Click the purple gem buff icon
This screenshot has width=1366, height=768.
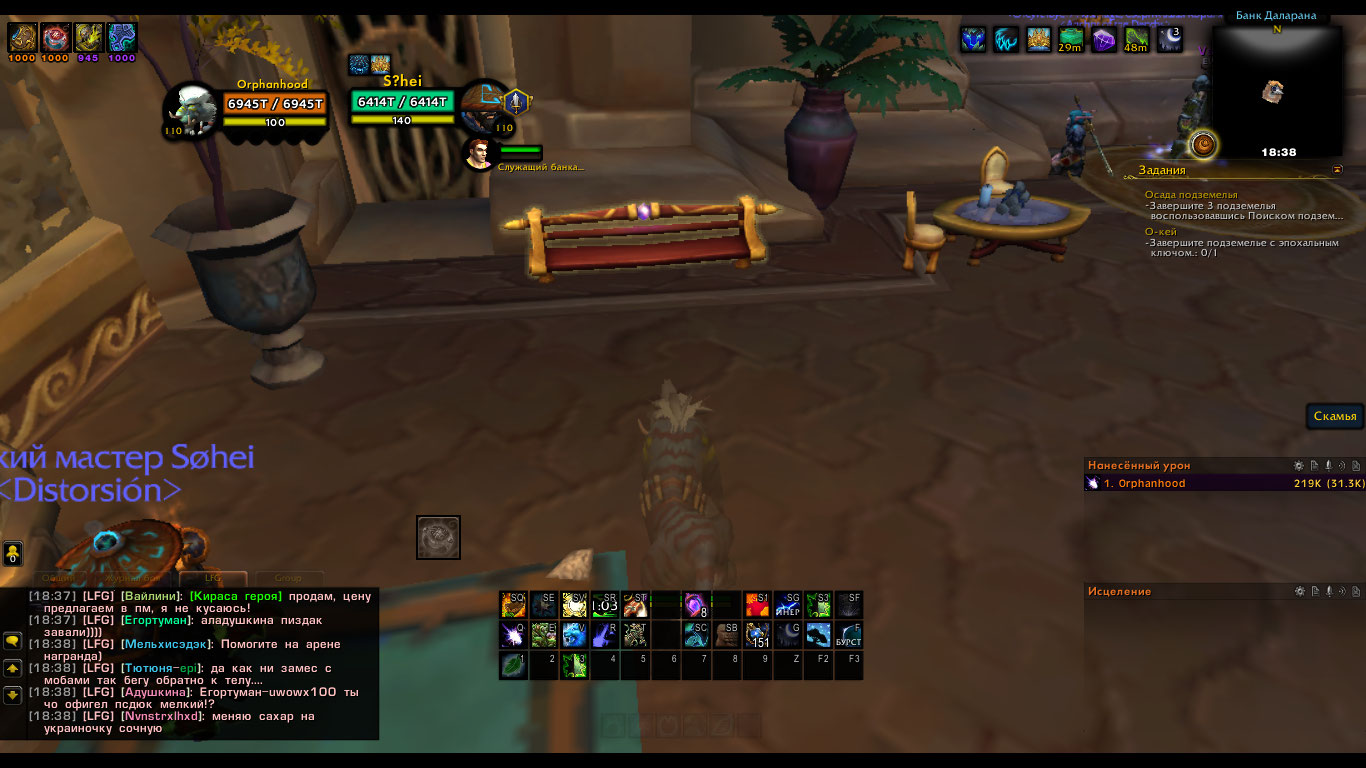tap(1103, 40)
